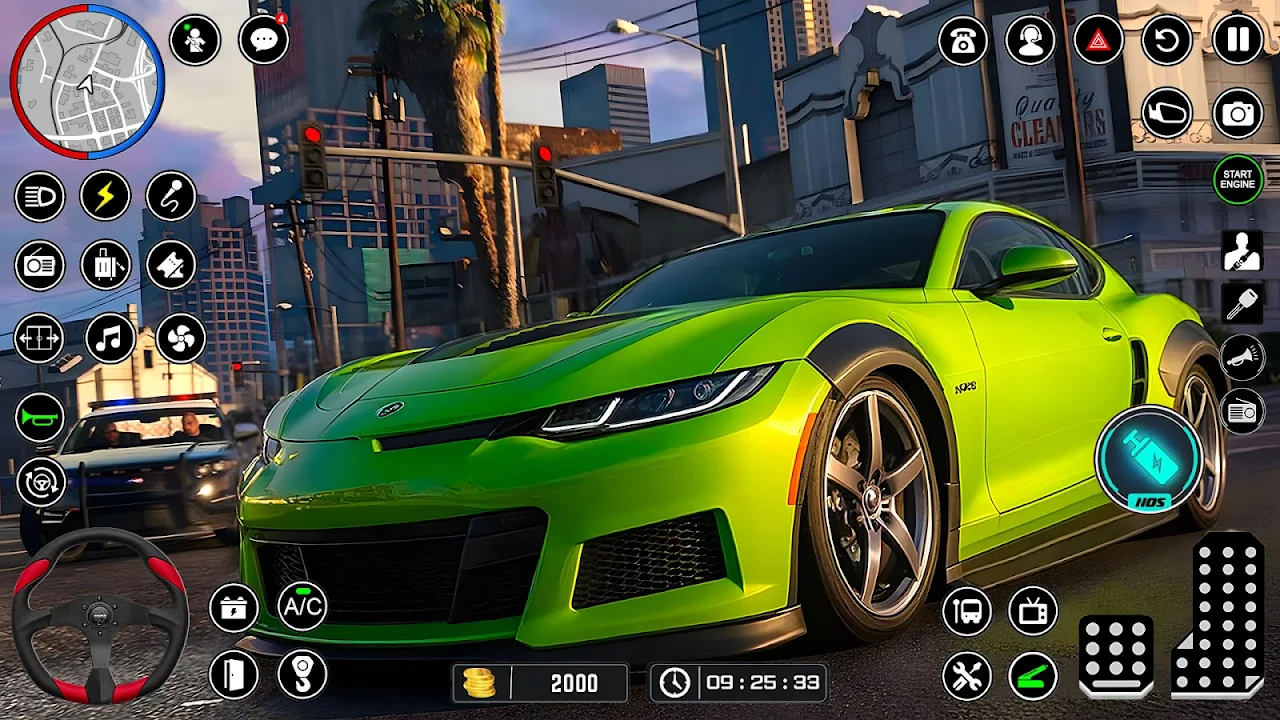Toggle the hazard warning triangle
This screenshot has width=1280, height=720.
coord(1099,40)
